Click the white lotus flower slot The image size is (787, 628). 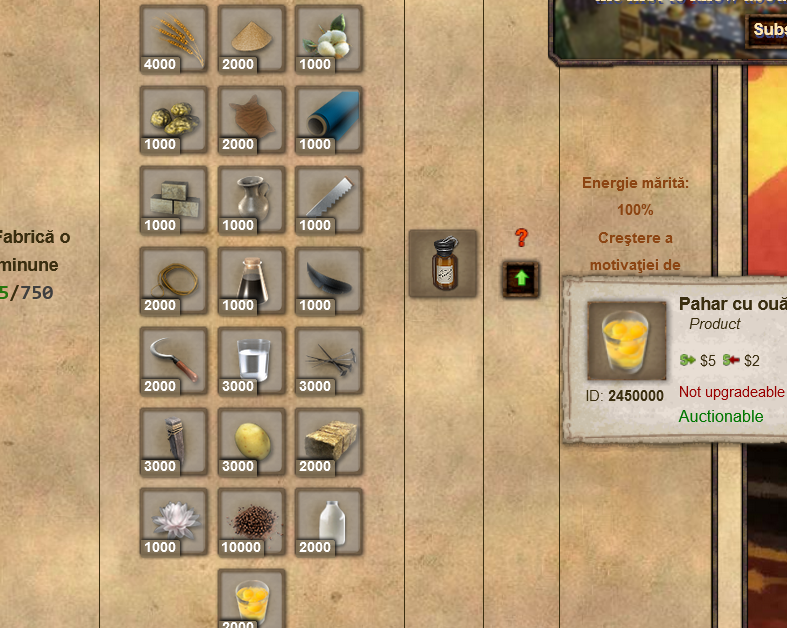click(174, 522)
